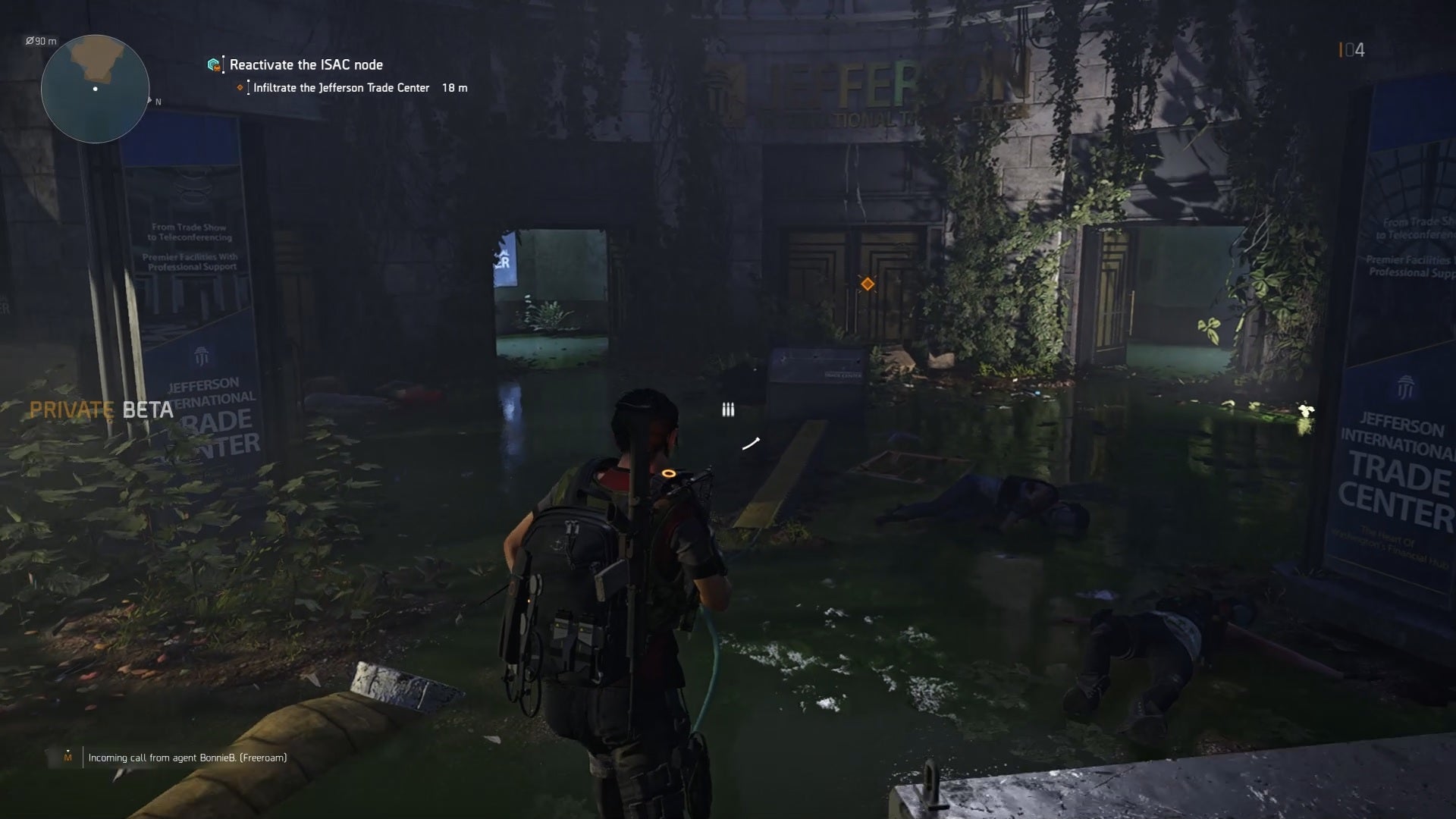Screen dimensions: 1456x819
Task: Select the ISAC node mission icon
Action: point(214,64)
